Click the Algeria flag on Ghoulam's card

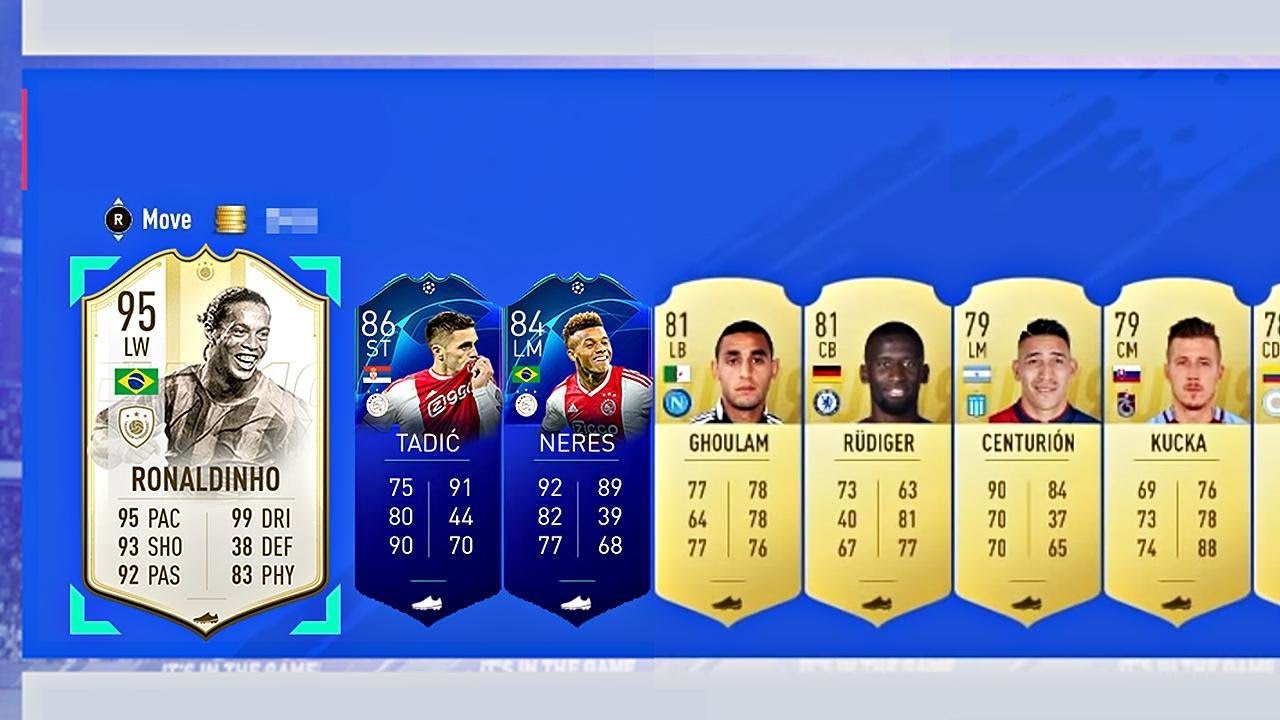678,373
